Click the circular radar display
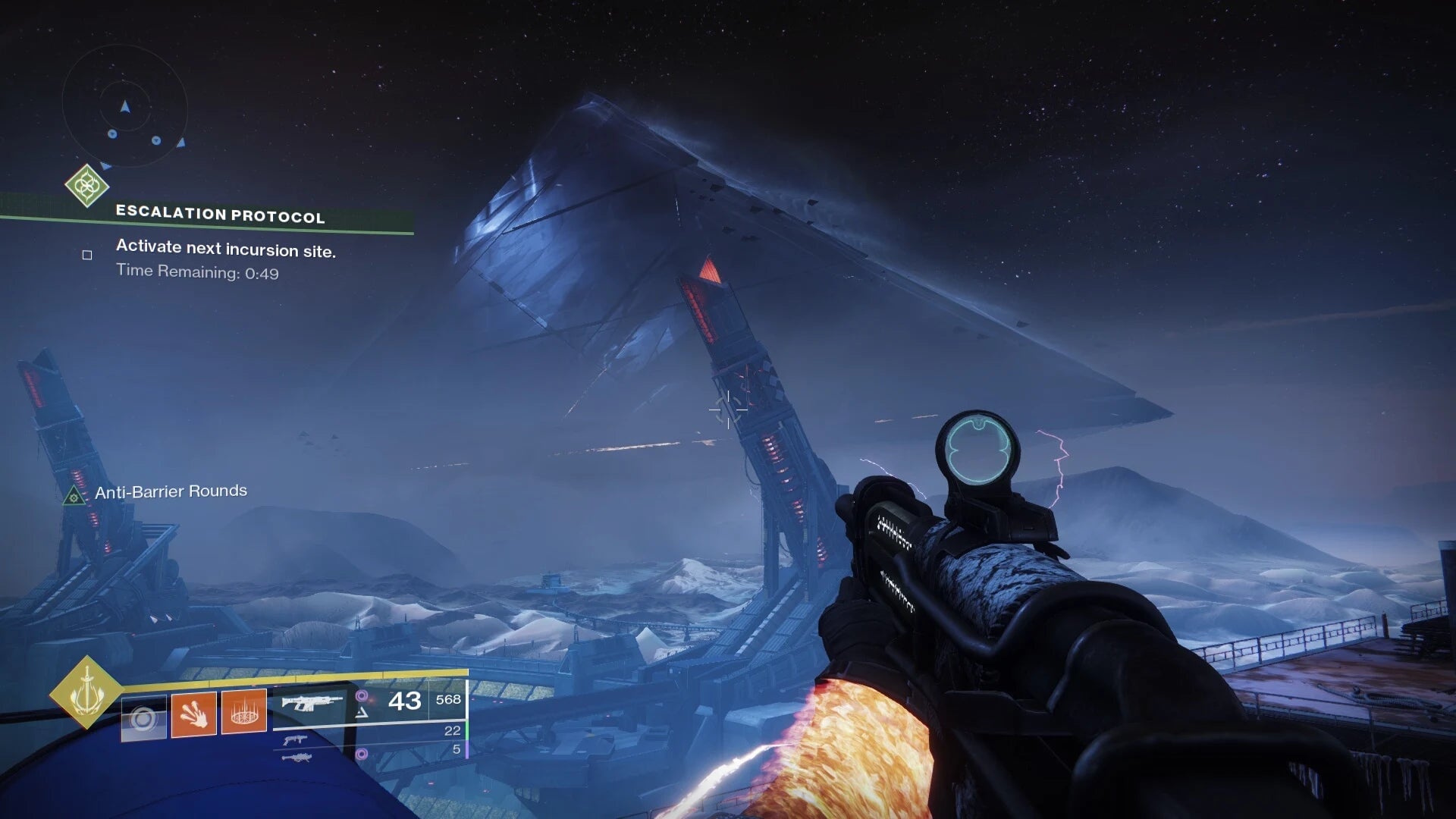The width and height of the screenshot is (1456, 819). pos(124,106)
